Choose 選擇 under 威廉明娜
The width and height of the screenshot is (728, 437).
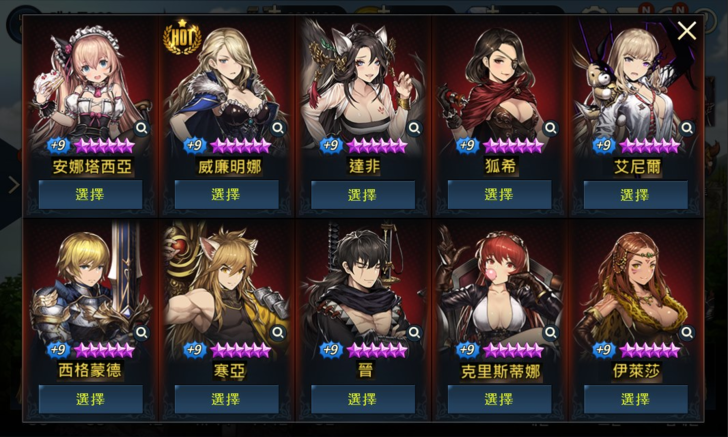(226, 195)
